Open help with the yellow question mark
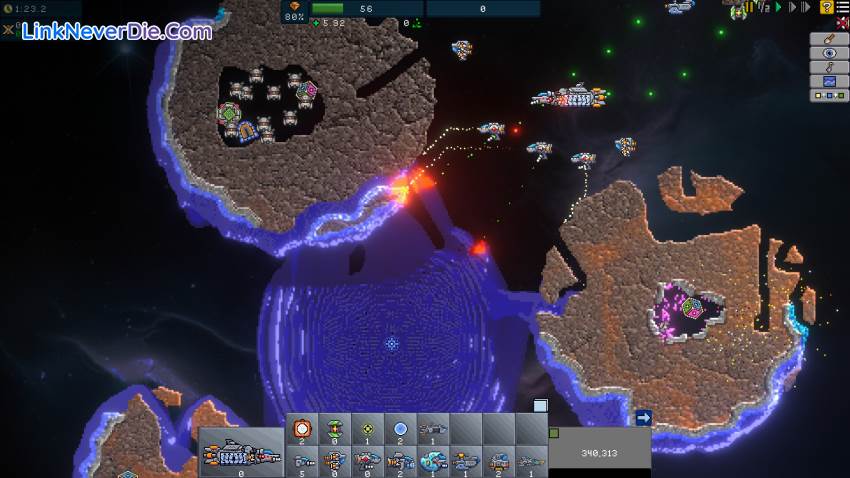 tap(826, 7)
